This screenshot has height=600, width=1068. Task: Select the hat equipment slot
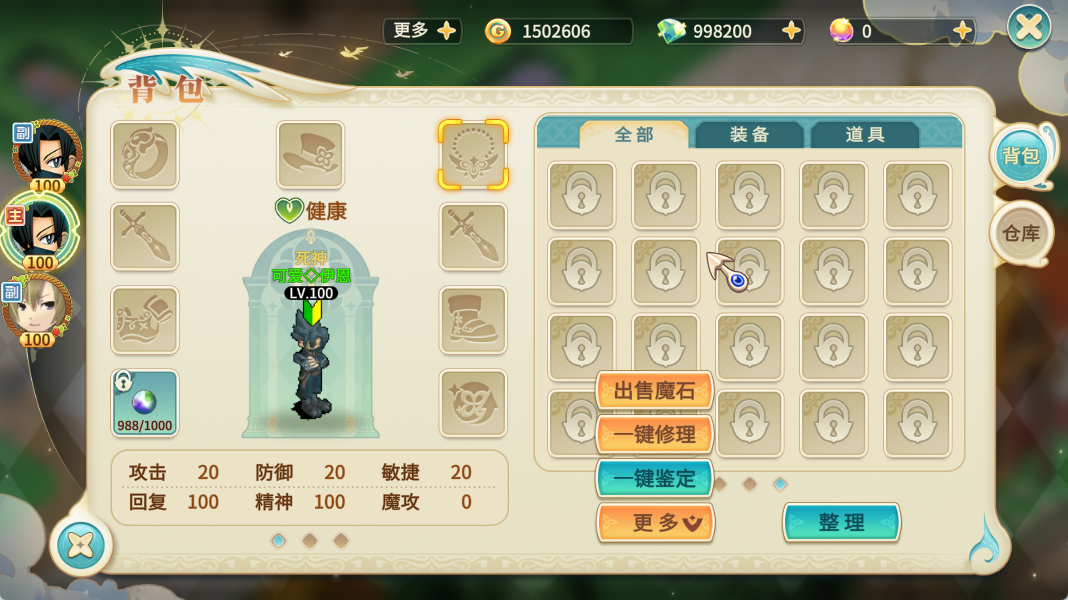pos(310,155)
